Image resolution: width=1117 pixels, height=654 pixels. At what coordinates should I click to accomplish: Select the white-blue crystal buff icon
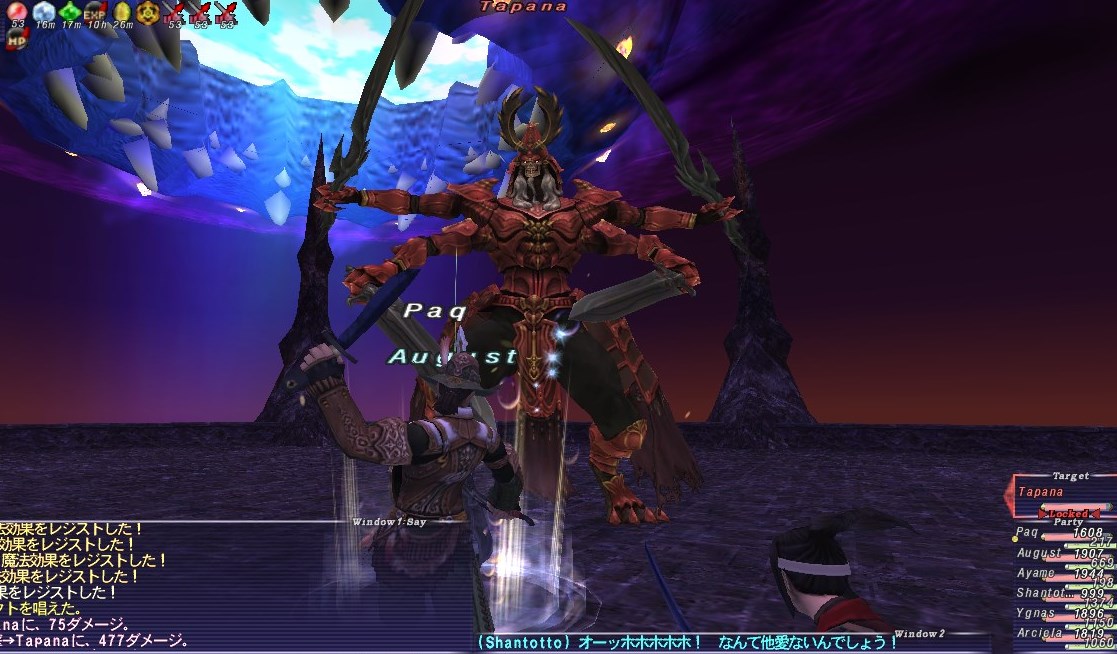[x=43, y=13]
